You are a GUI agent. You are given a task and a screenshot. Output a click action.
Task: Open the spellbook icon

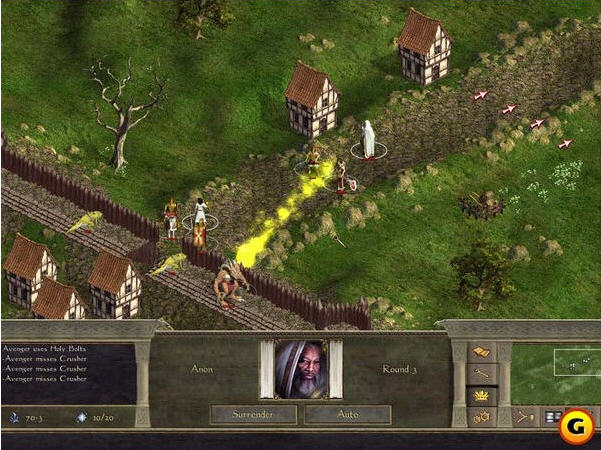481,352
